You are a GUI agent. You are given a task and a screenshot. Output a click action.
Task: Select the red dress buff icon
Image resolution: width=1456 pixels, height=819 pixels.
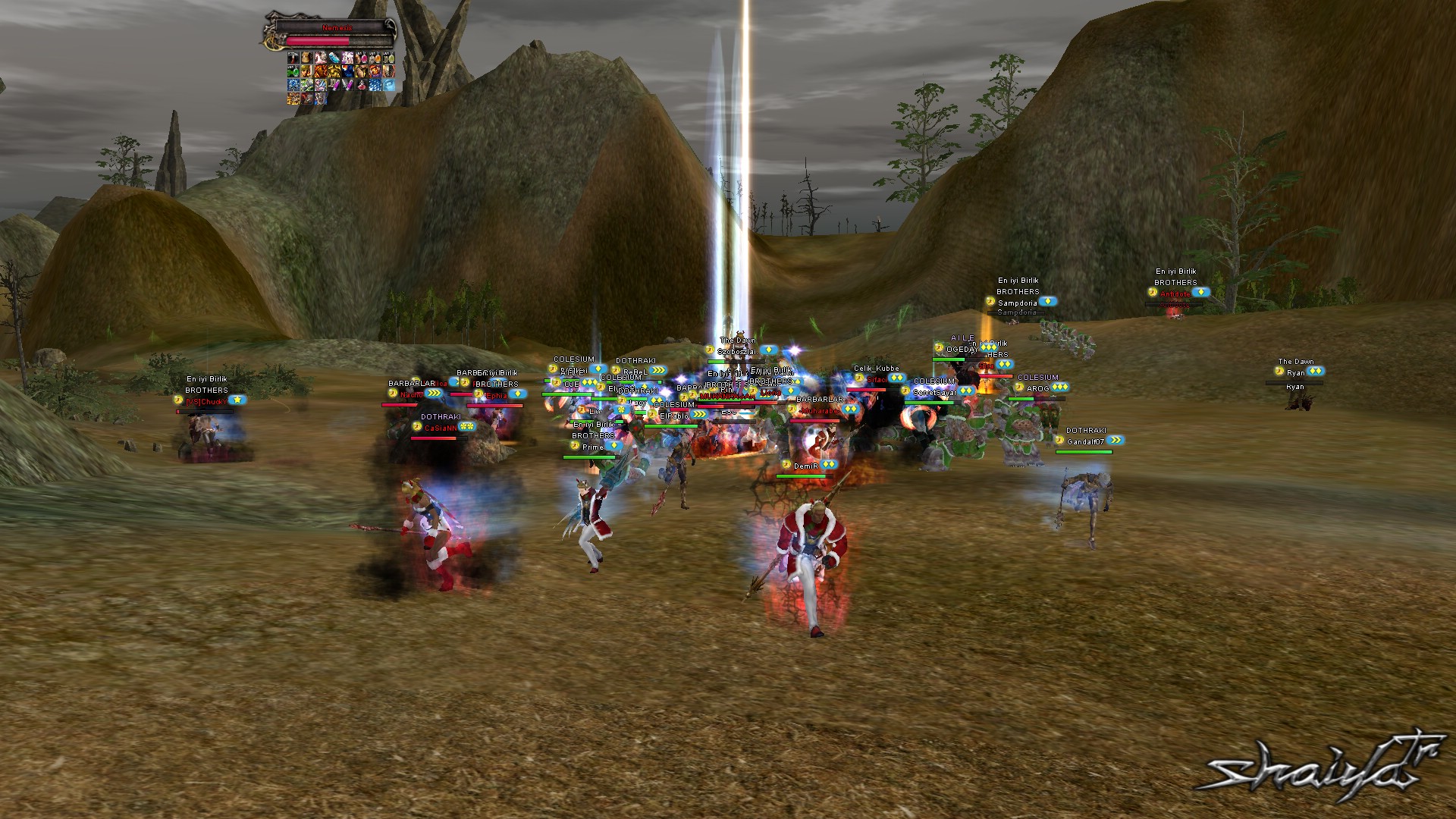(362, 85)
